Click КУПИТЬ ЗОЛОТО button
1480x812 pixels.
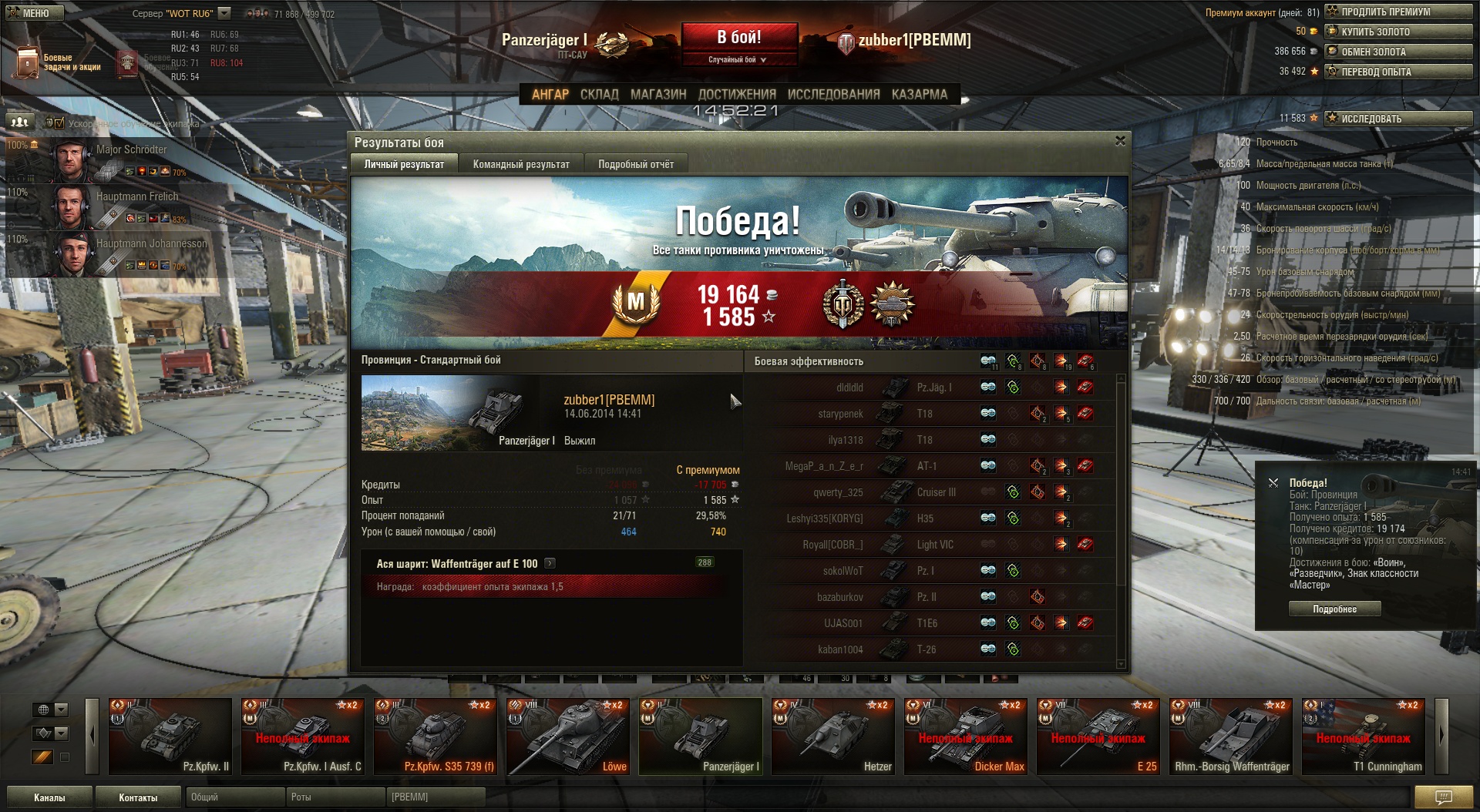pyautogui.click(x=1398, y=32)
